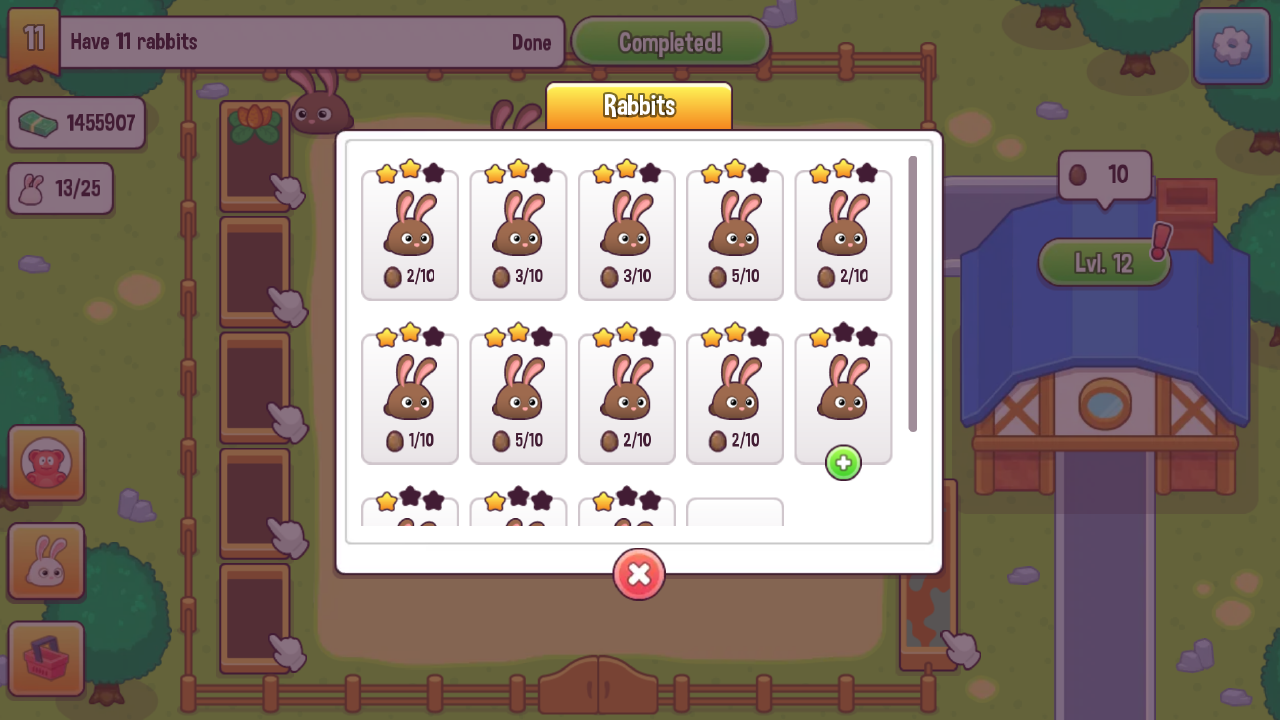Screen dimensions: 1280x720
Task: Open the shopping basket shop icon
Action: click(x=46, y=659)
